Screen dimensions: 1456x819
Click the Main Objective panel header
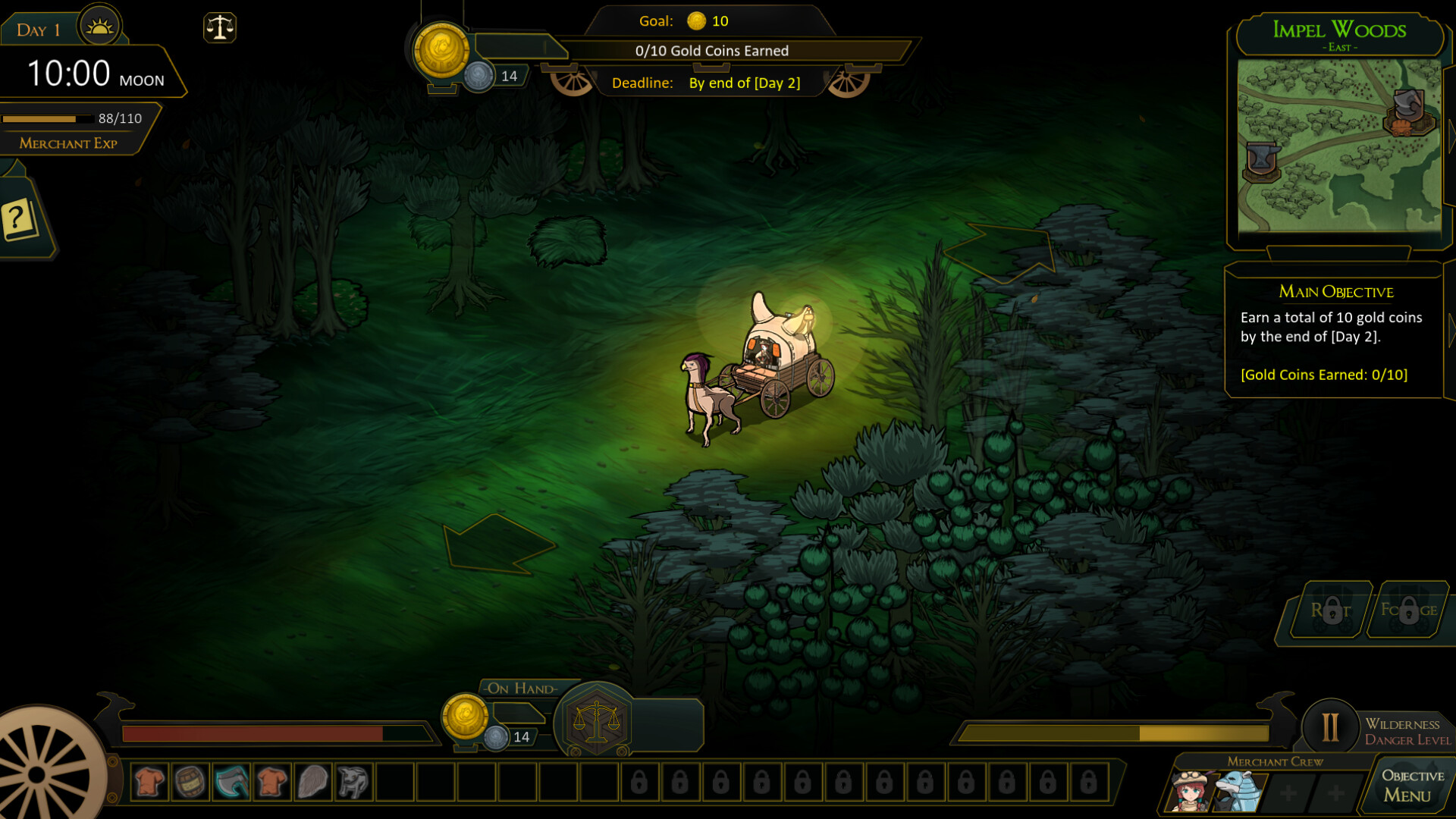1336,292
